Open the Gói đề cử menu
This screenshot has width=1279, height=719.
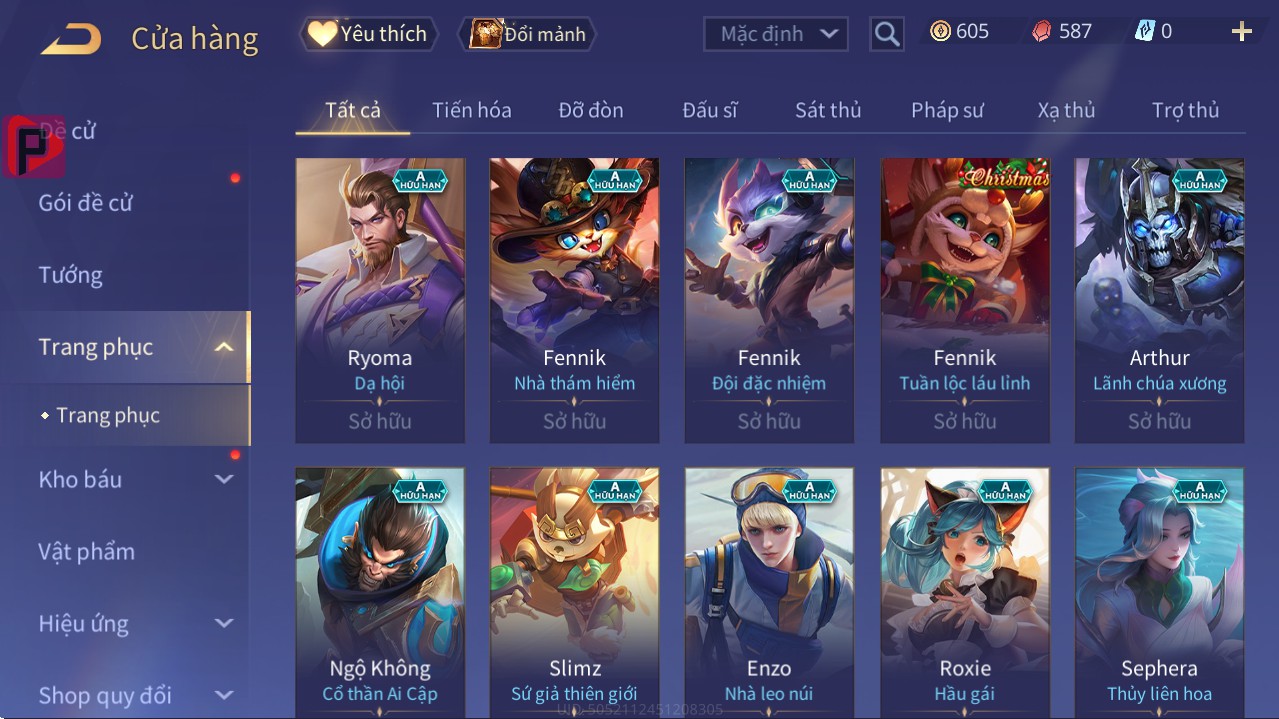point(86,203)
